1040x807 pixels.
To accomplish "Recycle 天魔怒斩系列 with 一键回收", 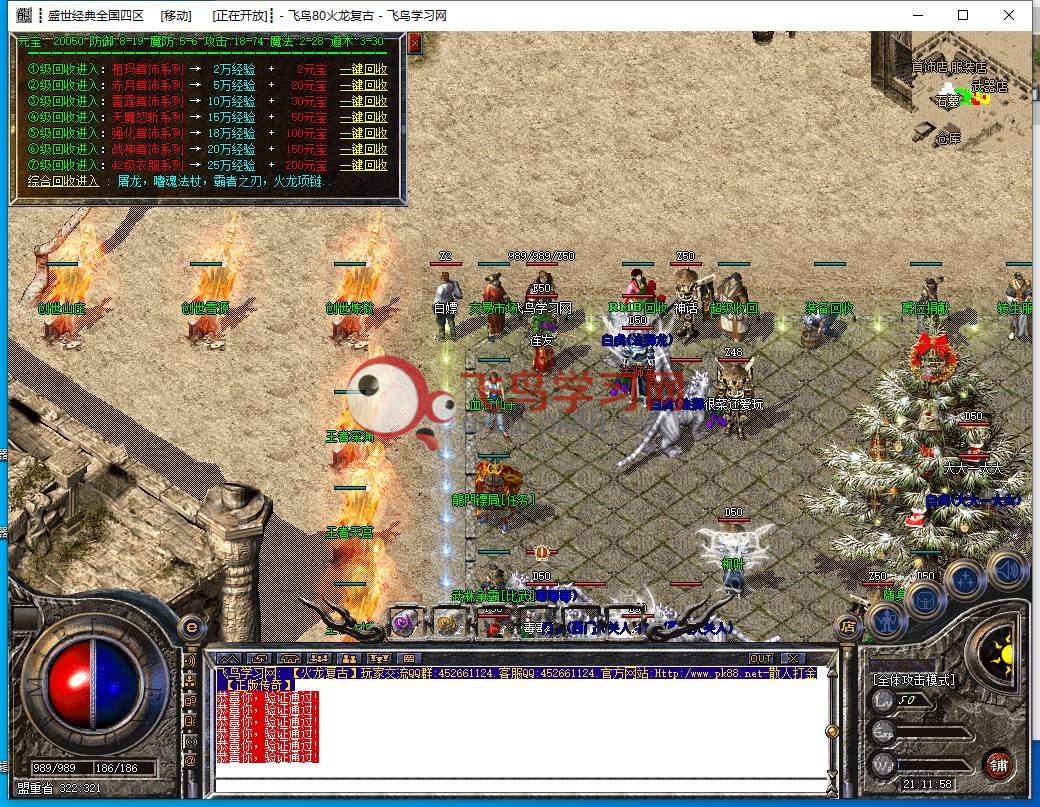I will point(363,117).
